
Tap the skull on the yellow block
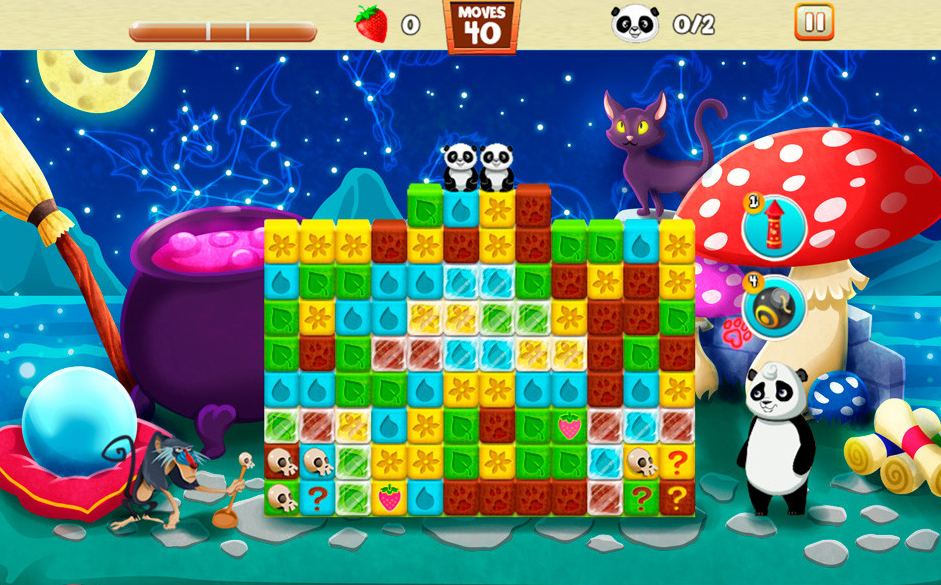[x=641, y=462]
